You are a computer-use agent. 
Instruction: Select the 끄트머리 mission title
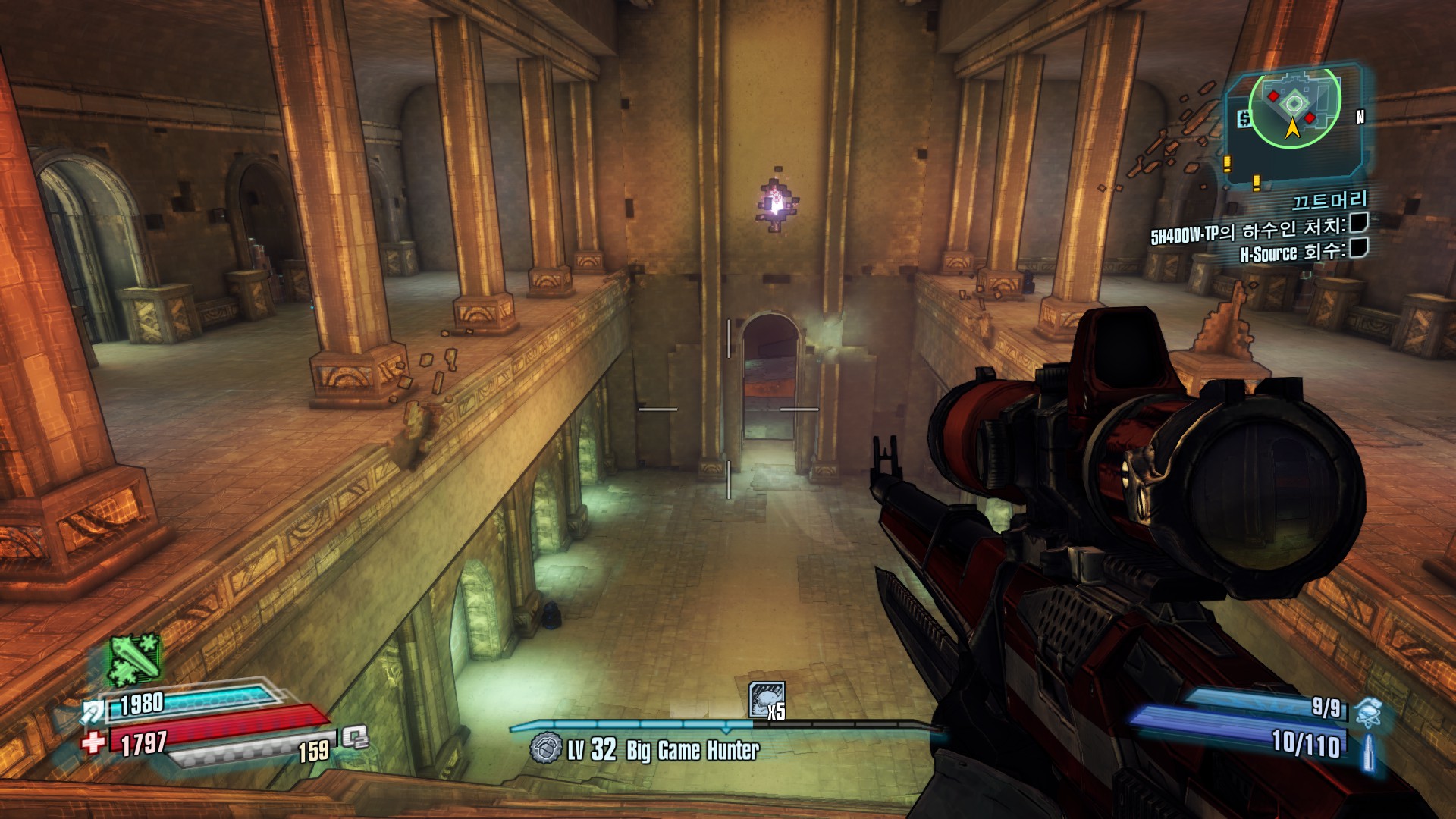click(x=1329, y=200)
